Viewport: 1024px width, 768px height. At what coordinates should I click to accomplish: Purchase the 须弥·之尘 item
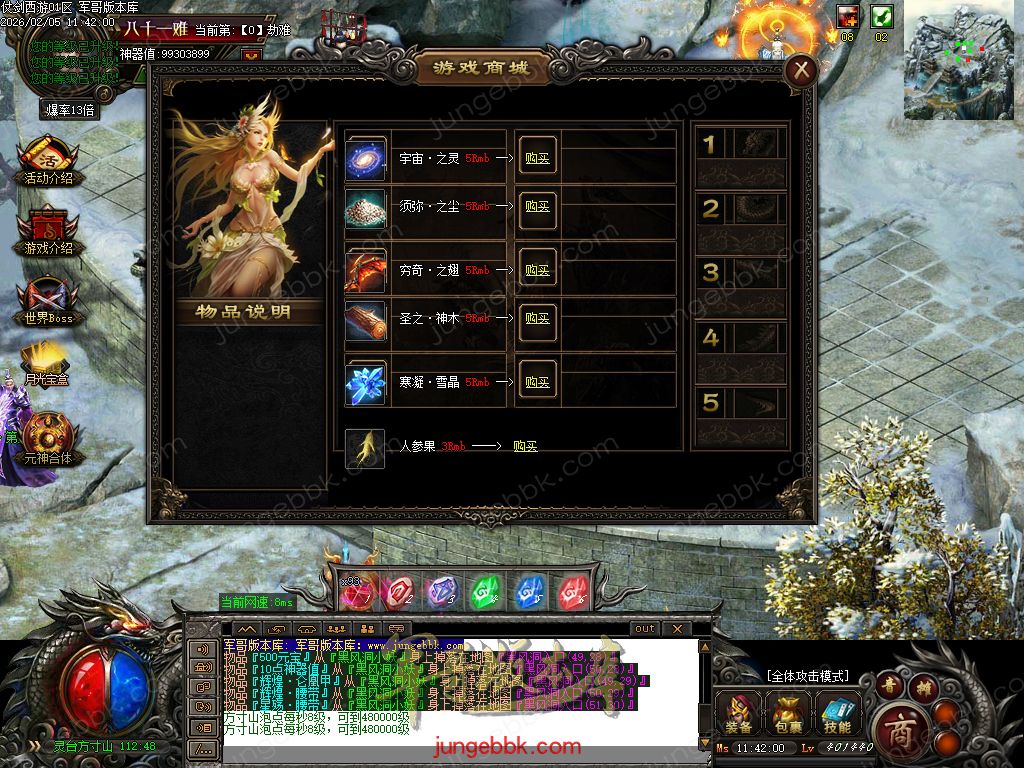click(537, 207)
